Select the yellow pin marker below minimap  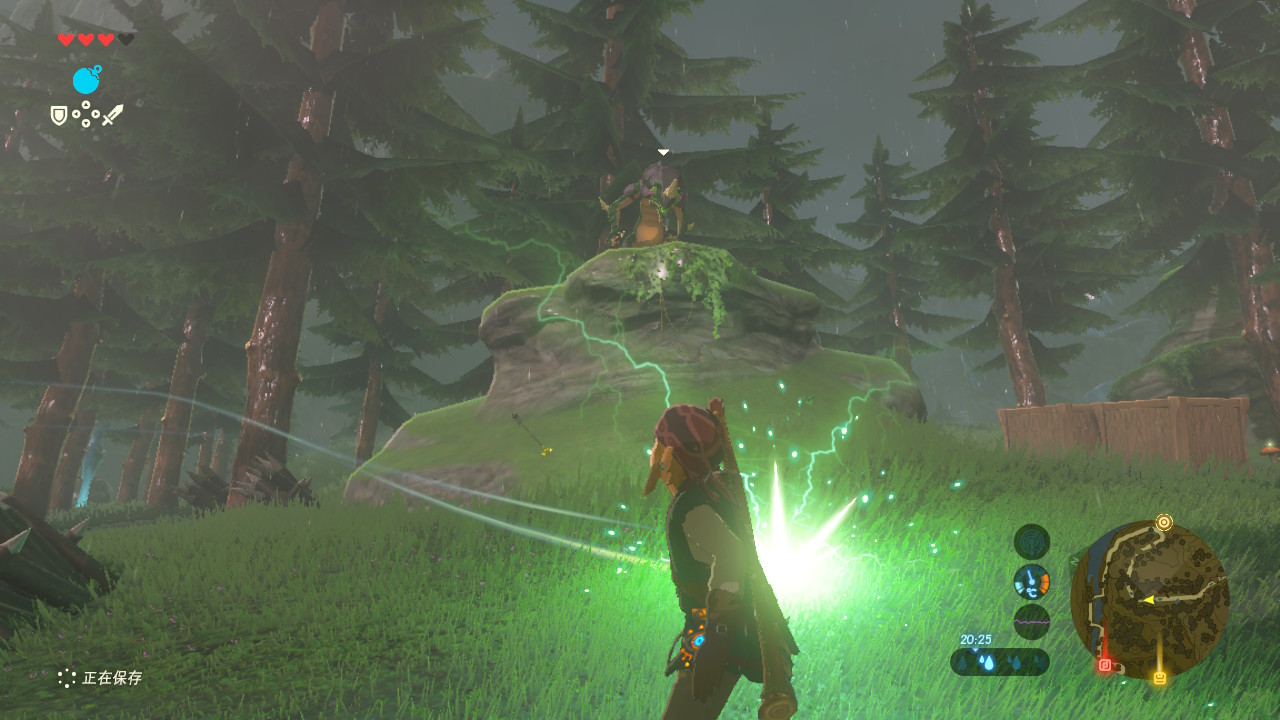pos(1160,678)
